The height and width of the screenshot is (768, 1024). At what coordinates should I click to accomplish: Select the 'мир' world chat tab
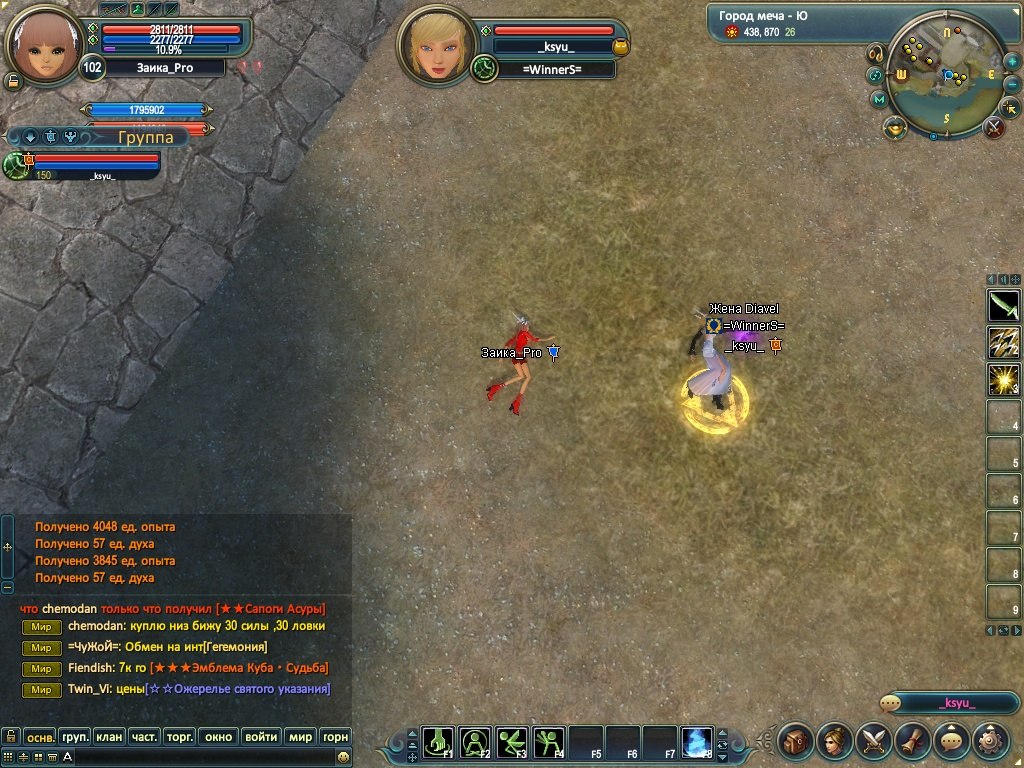coord(300,737)
